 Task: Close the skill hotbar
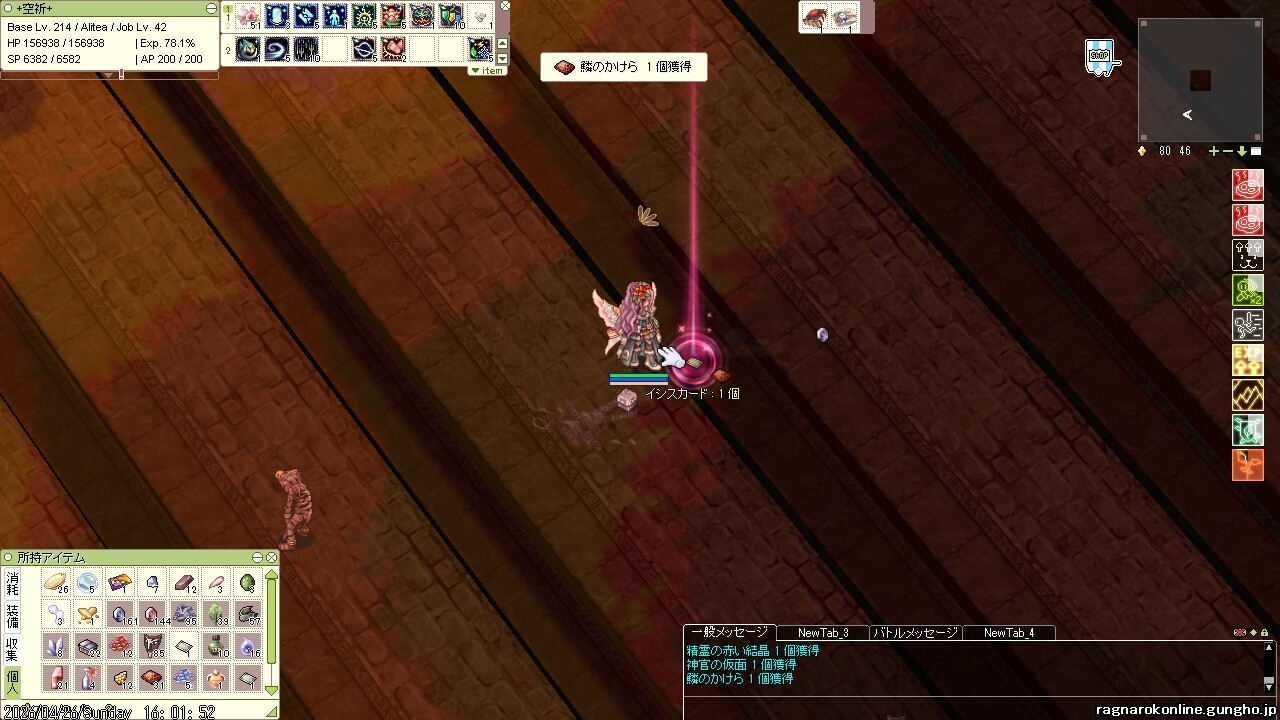point(505,6)
